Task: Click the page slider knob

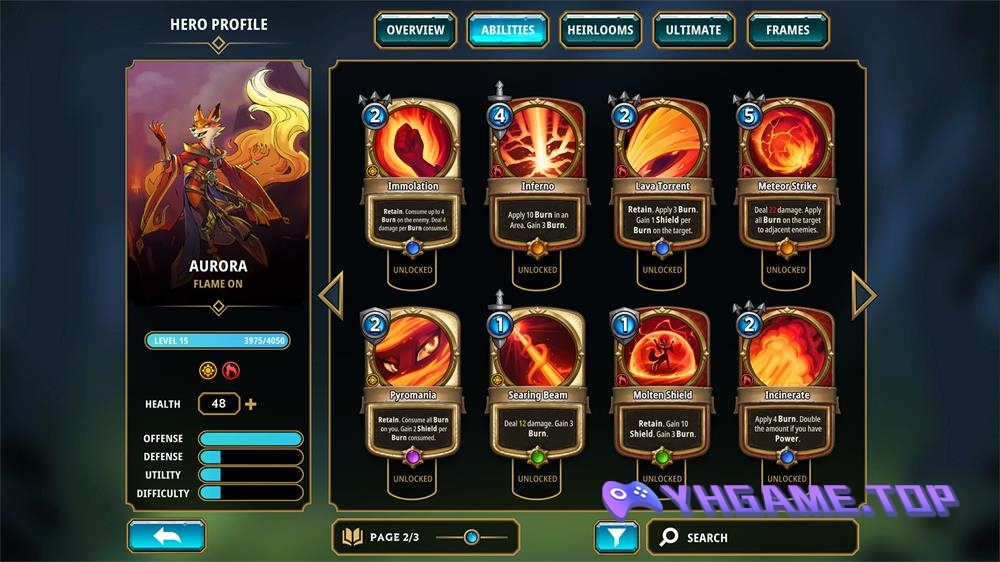Action: click(x=471, y=537)
